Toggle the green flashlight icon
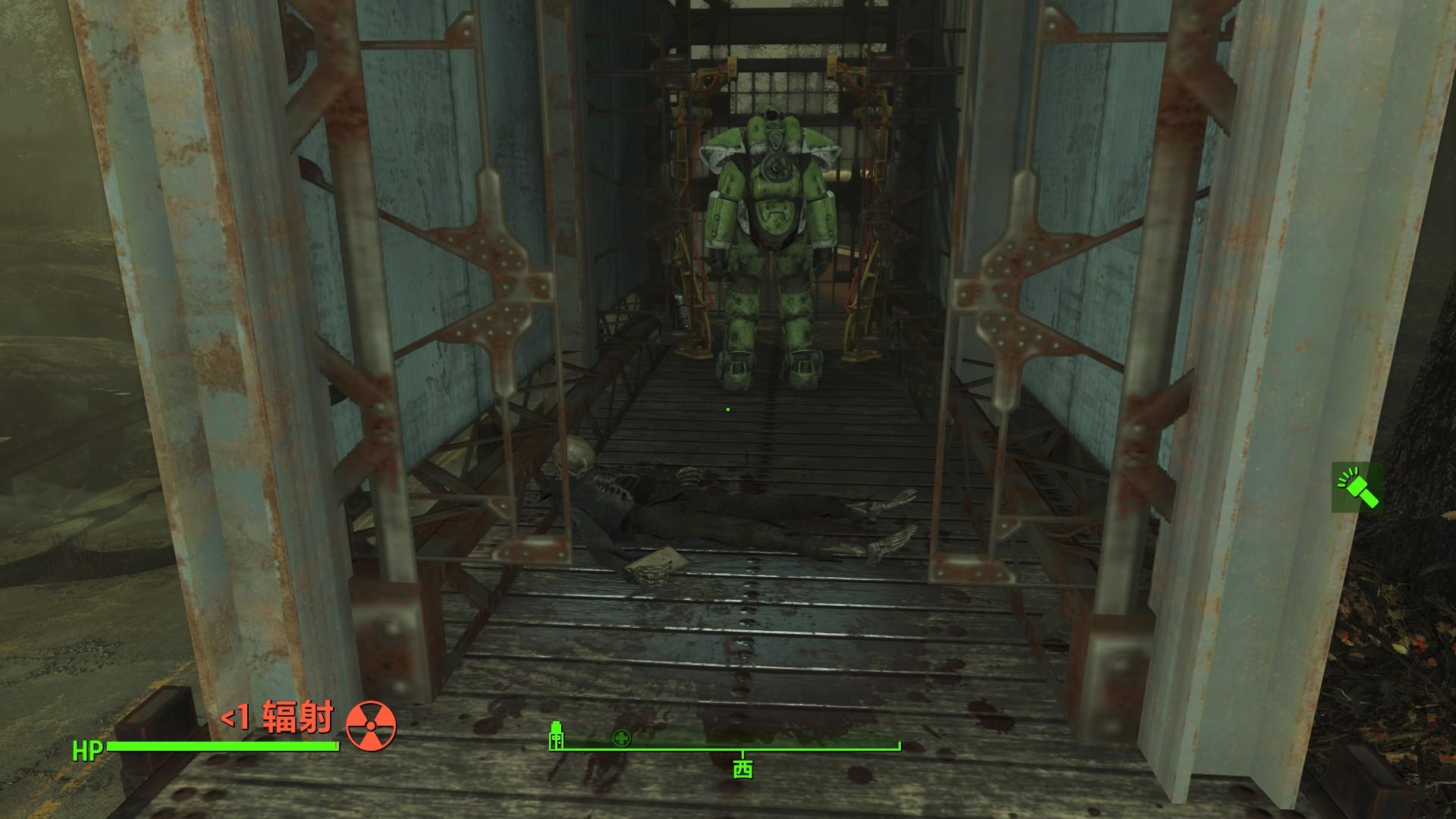Viewport: 1456px width, 819px height. pyautogui.click(x=1357, y=487)
